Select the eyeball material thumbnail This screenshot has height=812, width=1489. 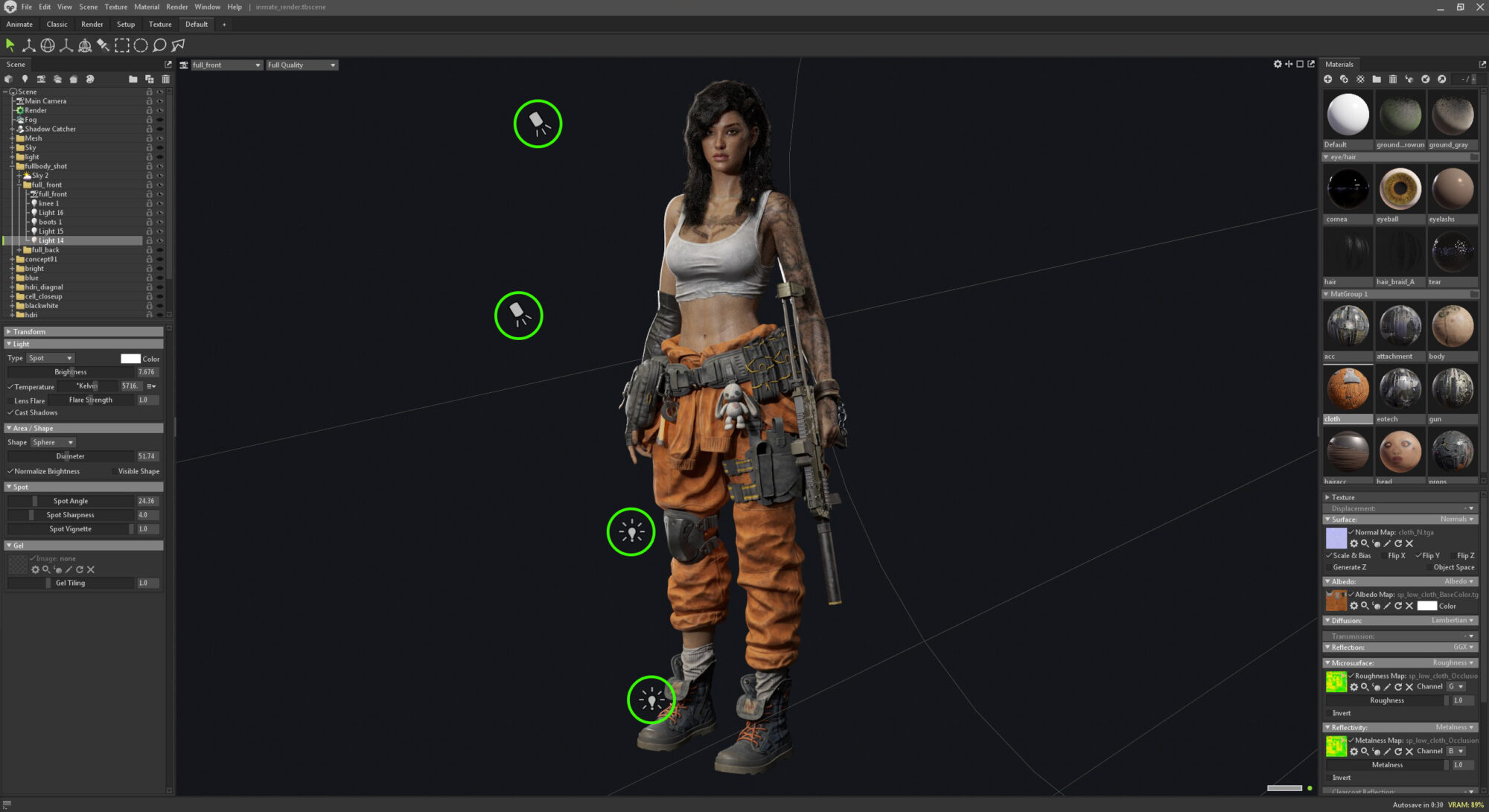(1400, 189)
